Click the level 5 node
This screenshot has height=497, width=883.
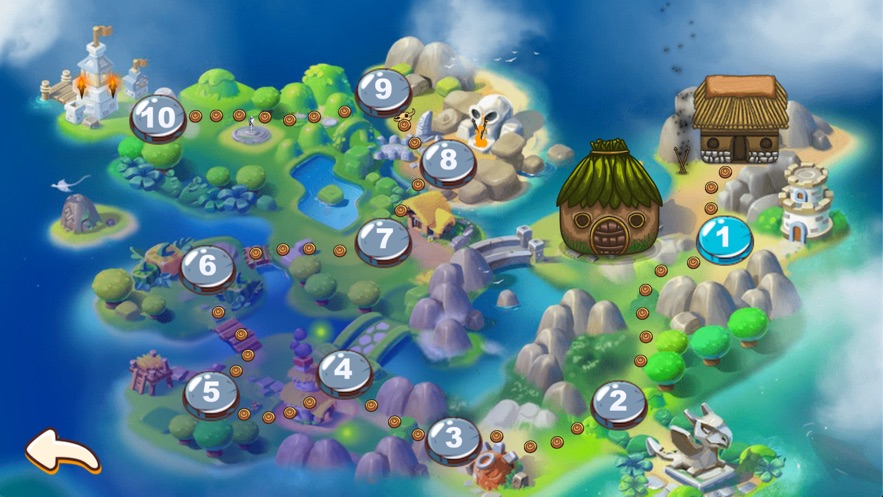(x=210, y=392)
